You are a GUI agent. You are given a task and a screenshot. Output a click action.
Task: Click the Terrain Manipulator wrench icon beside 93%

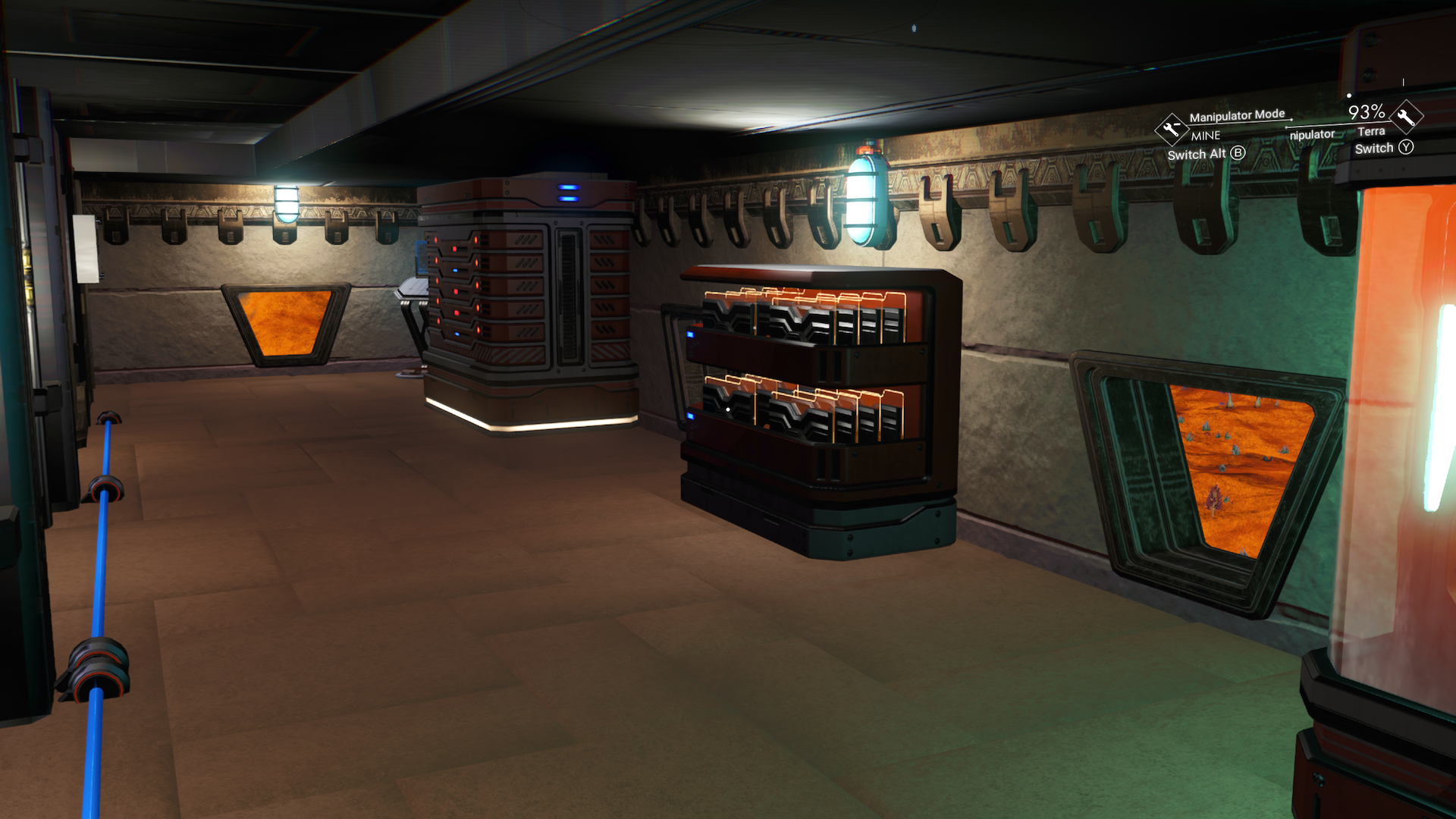1407,117
